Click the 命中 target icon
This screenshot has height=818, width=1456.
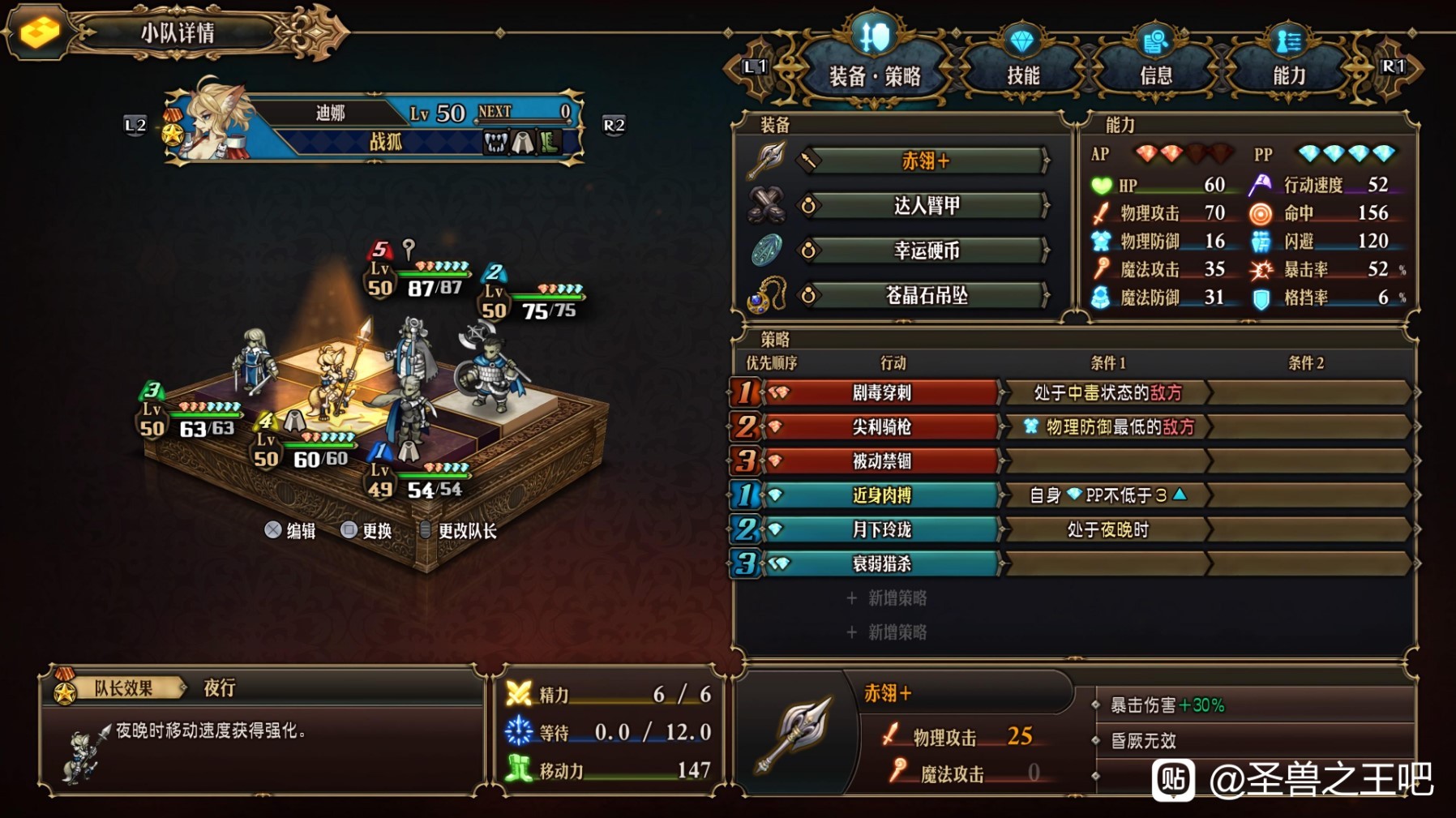pos(1261,213)
